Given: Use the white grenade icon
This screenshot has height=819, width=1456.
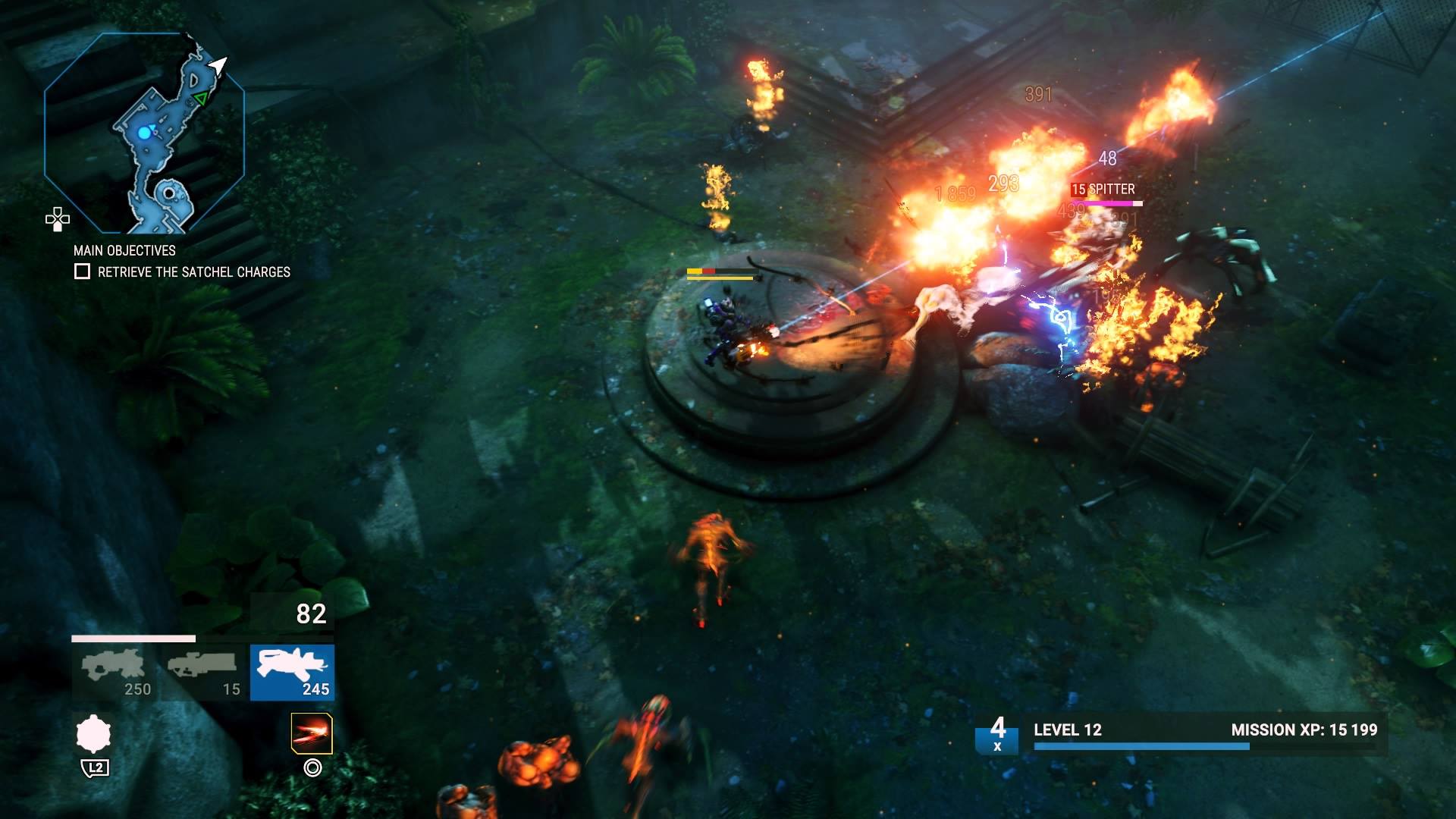Looking at the screenshot, I should (94, 734).
